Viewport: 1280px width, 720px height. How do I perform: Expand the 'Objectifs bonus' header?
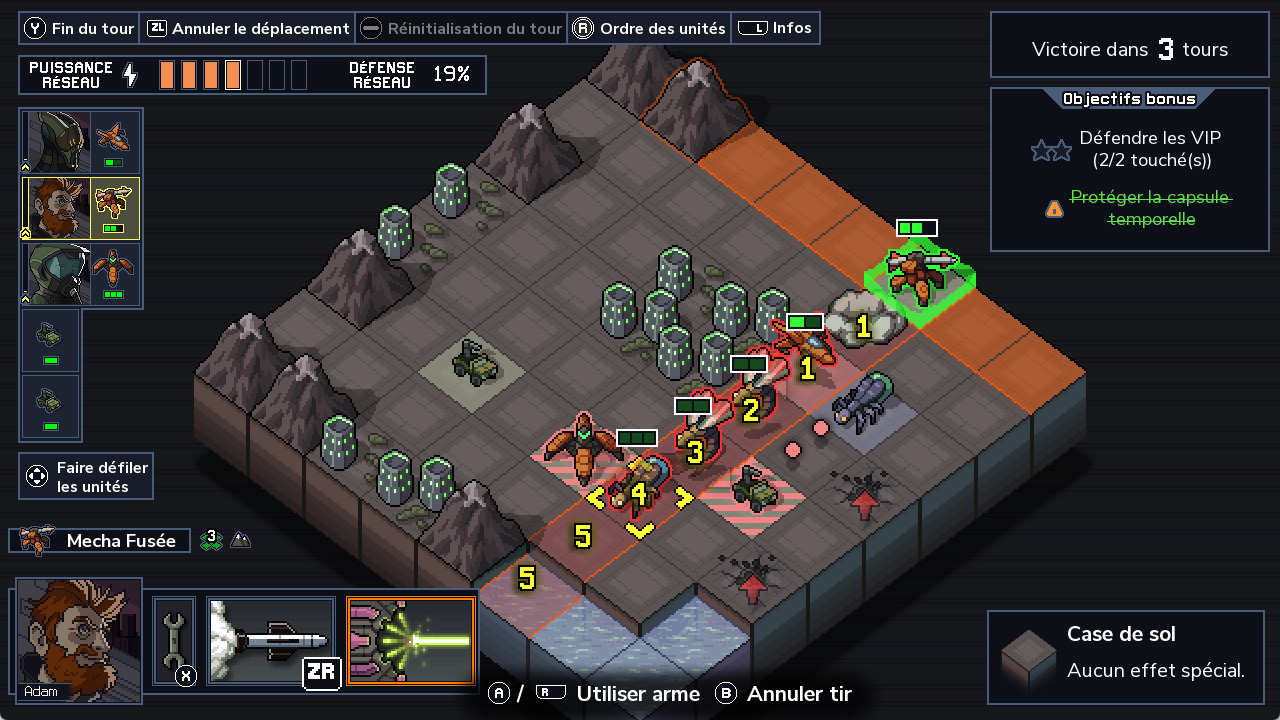tap(1128, 99)
